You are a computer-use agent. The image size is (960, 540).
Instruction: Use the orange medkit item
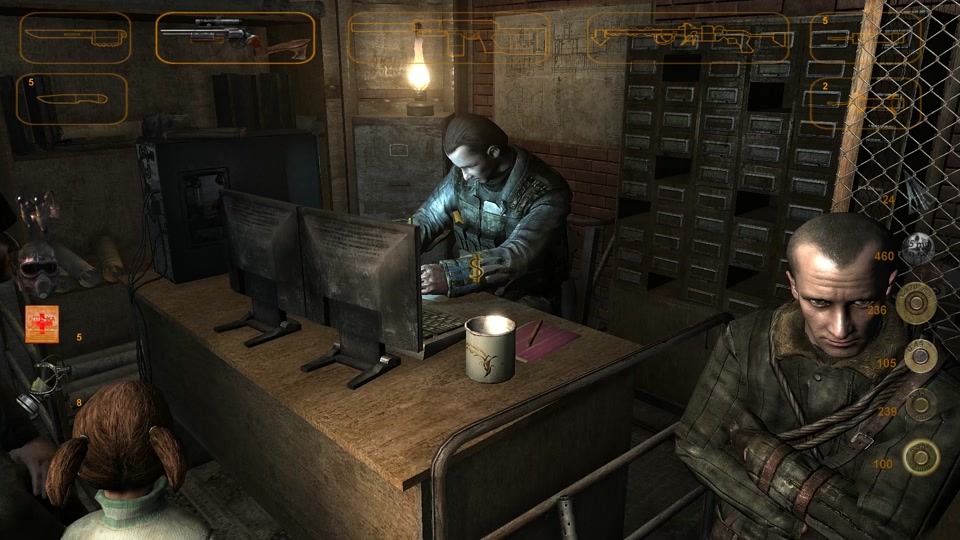[42, 324]
